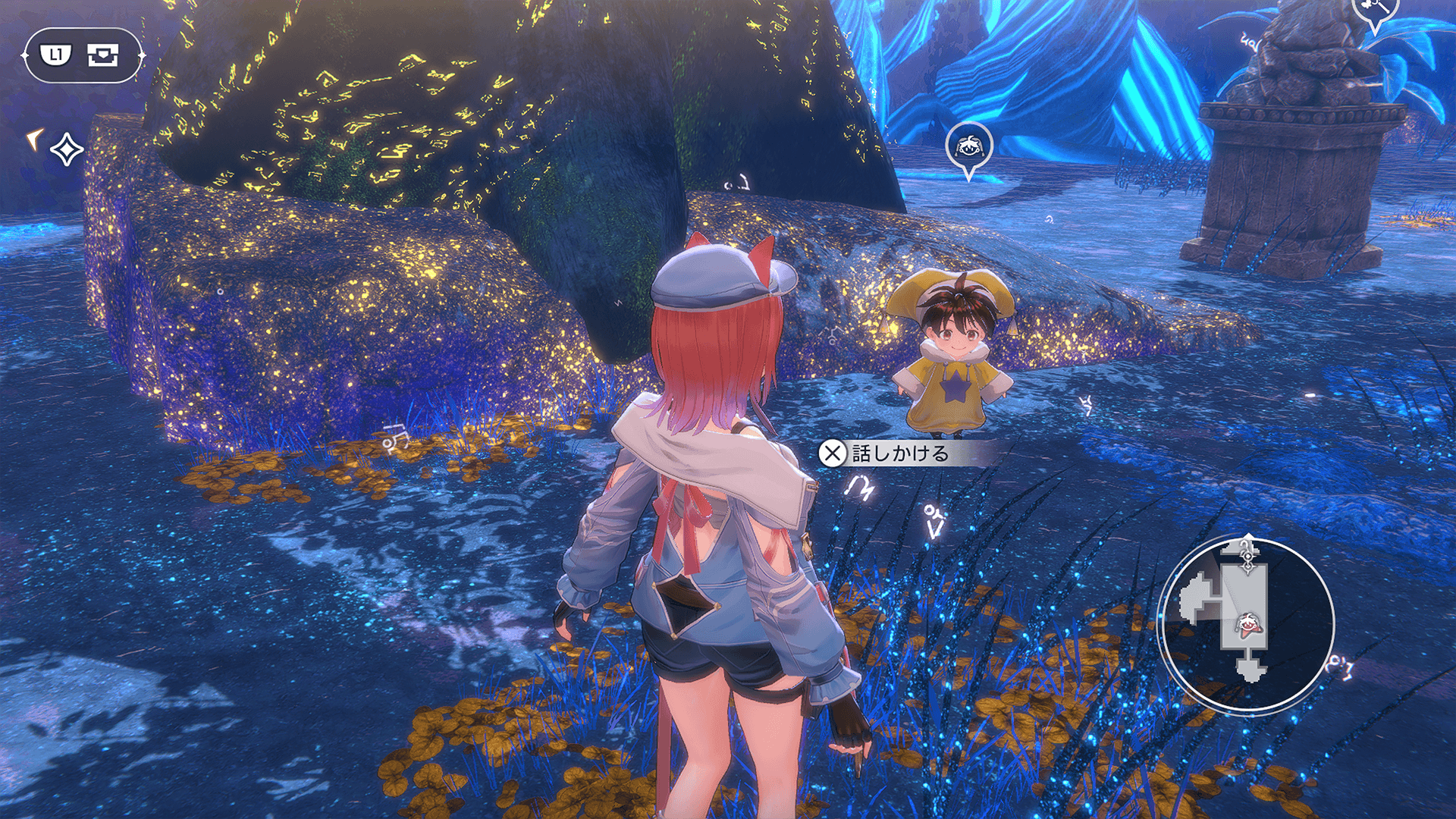Choose the 話しかける talk prompt label

point(900,453)
